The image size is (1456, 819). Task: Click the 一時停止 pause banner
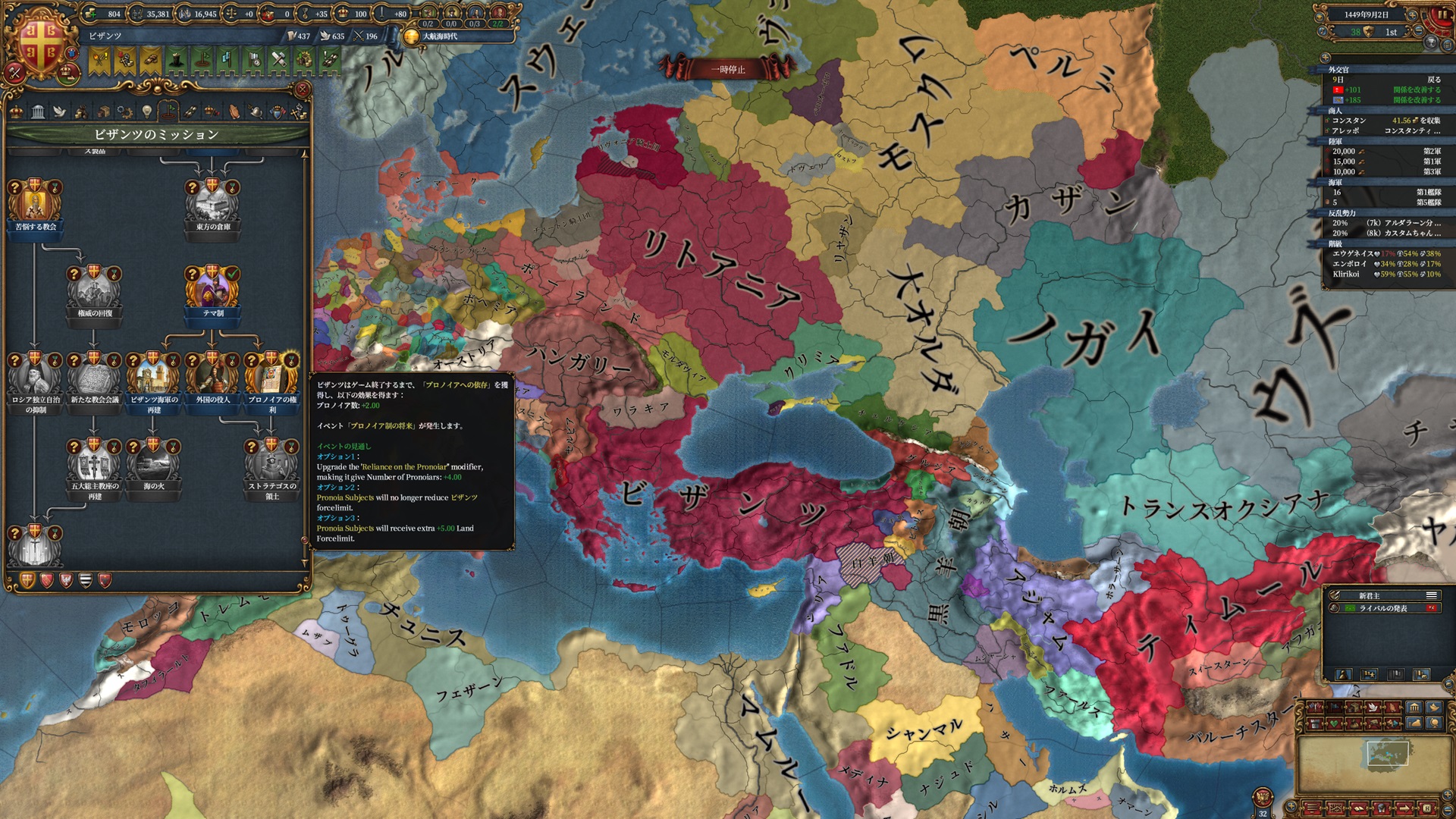(x=727, y=70)
